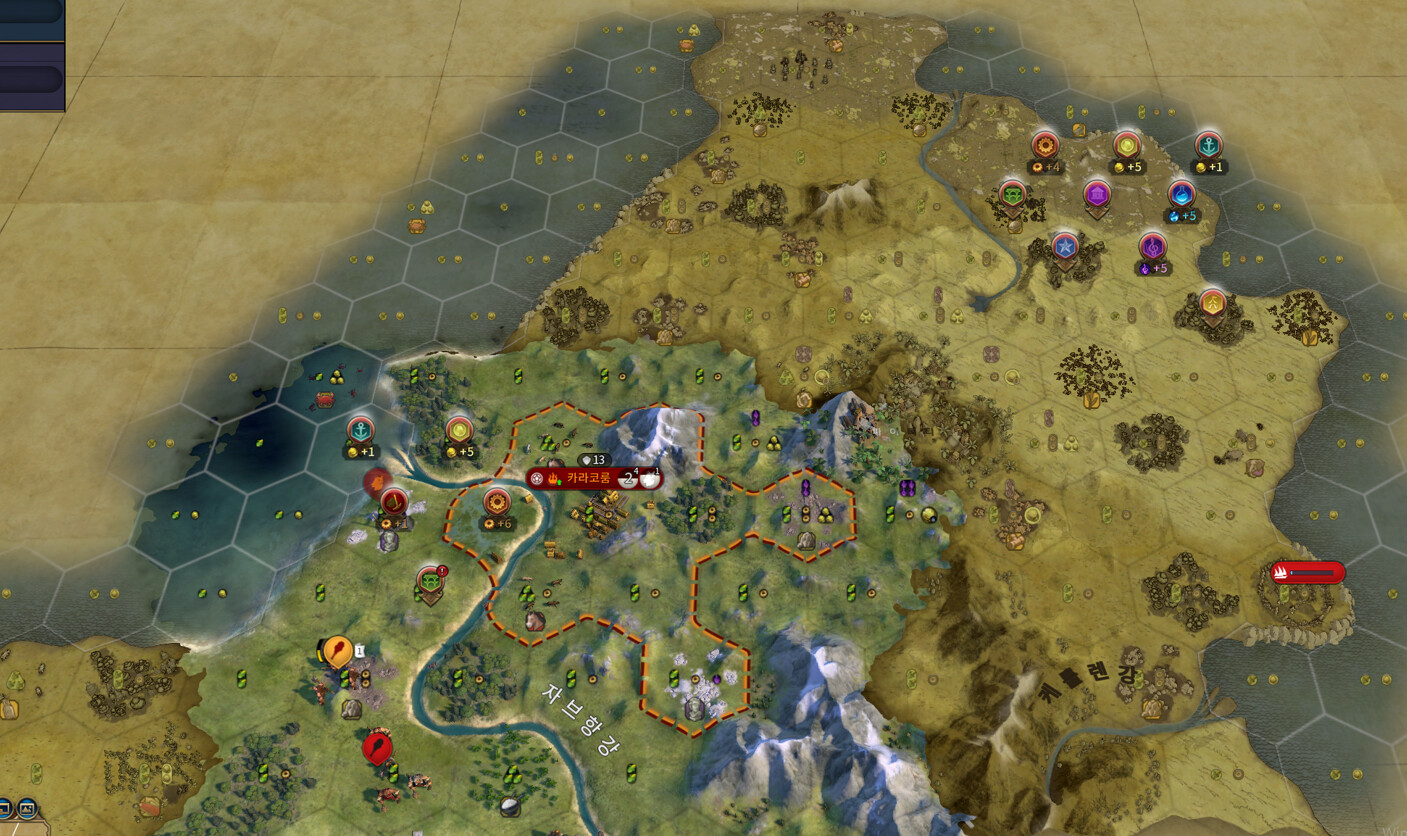The image size is (1407, 836).
Task: Select the yellow walking-figure pin
Action: [1213, 301]
